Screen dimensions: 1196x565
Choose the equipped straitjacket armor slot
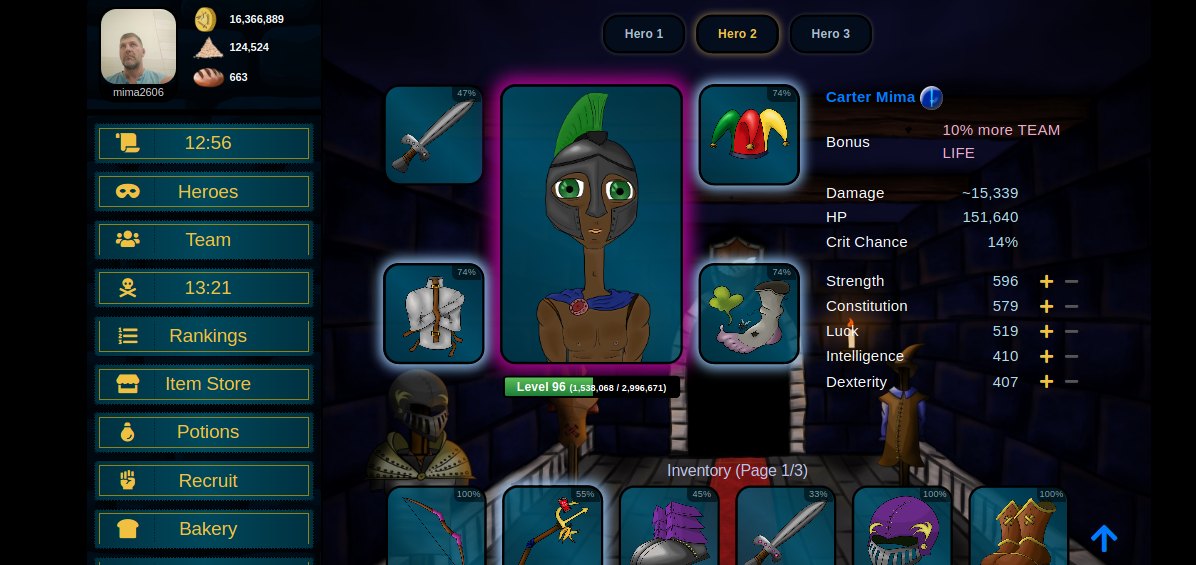click(x=434, y=314)
